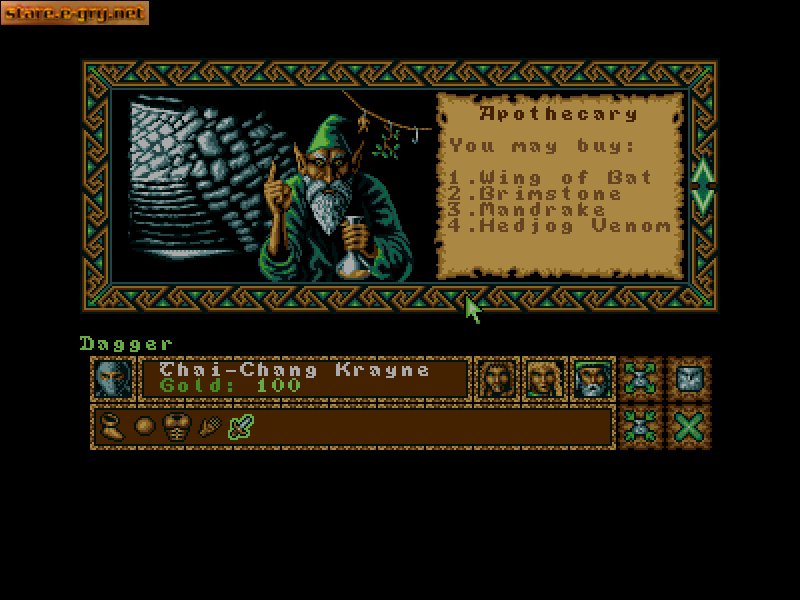
Task: Click the green up arrow beside the parchment
Action: [x=702, y=168]
